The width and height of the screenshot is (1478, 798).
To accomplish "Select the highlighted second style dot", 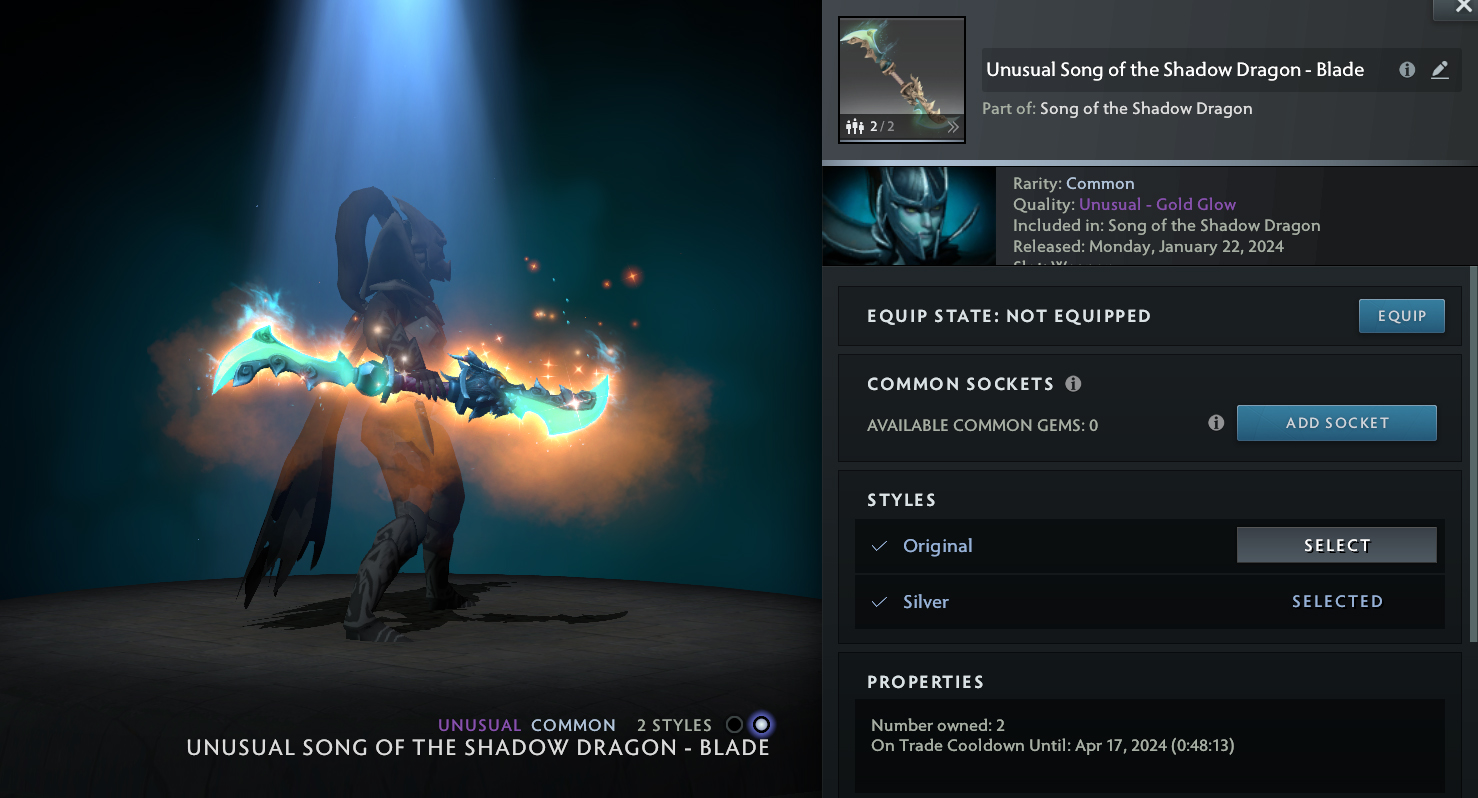I will [762, 725].
